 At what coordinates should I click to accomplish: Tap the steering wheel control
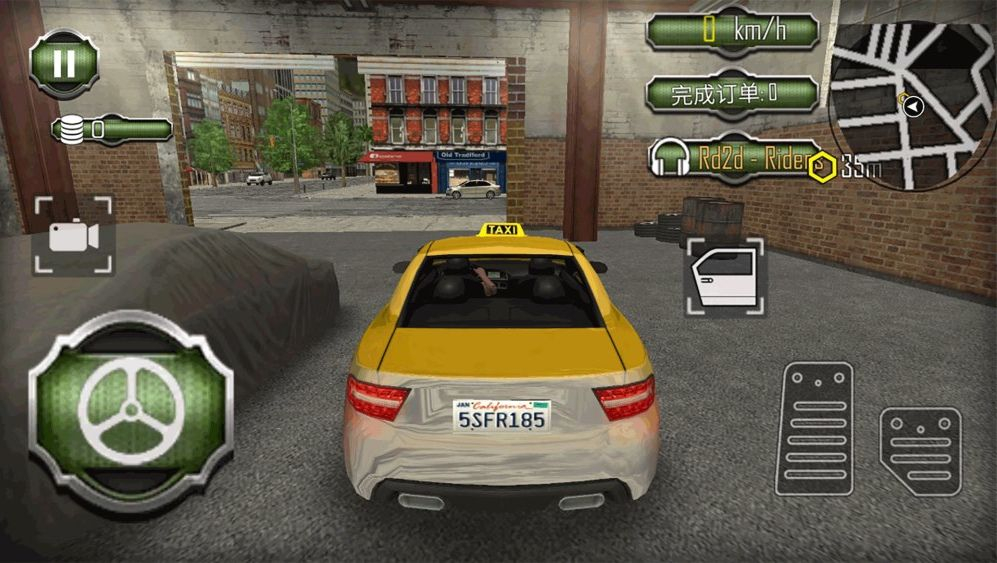(131, 411)
